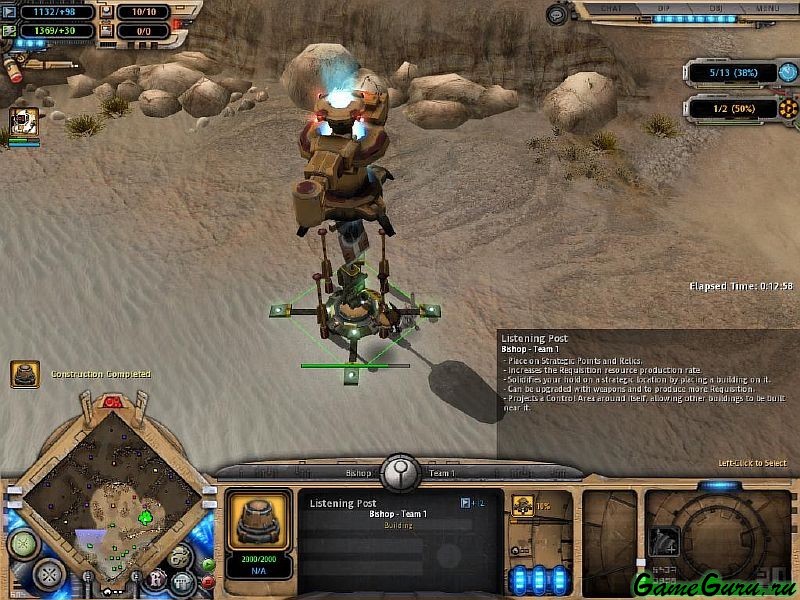Screen dimensions: 800x600
Task: Click the round X-marked button below minimap
Action: click(x=49, y=574)
